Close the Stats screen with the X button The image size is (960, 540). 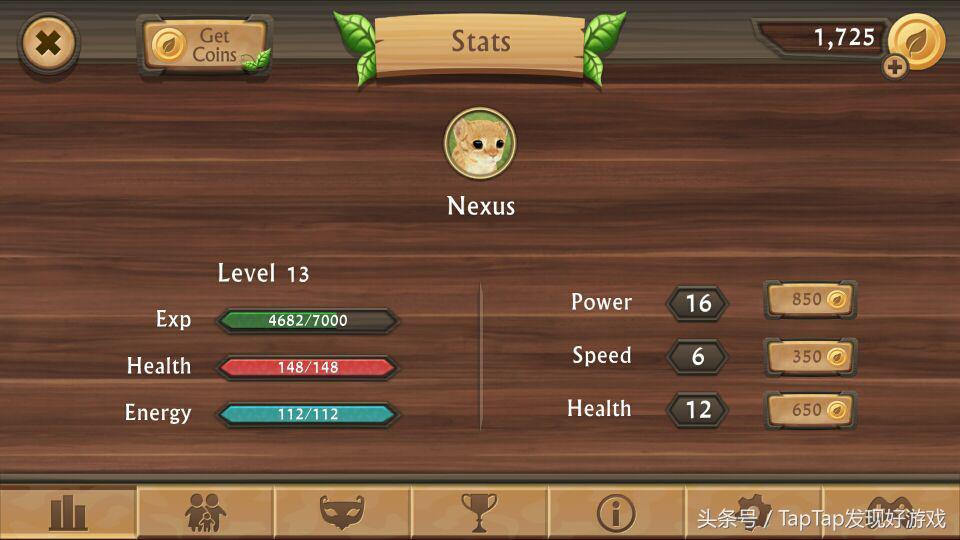(48, 44)
